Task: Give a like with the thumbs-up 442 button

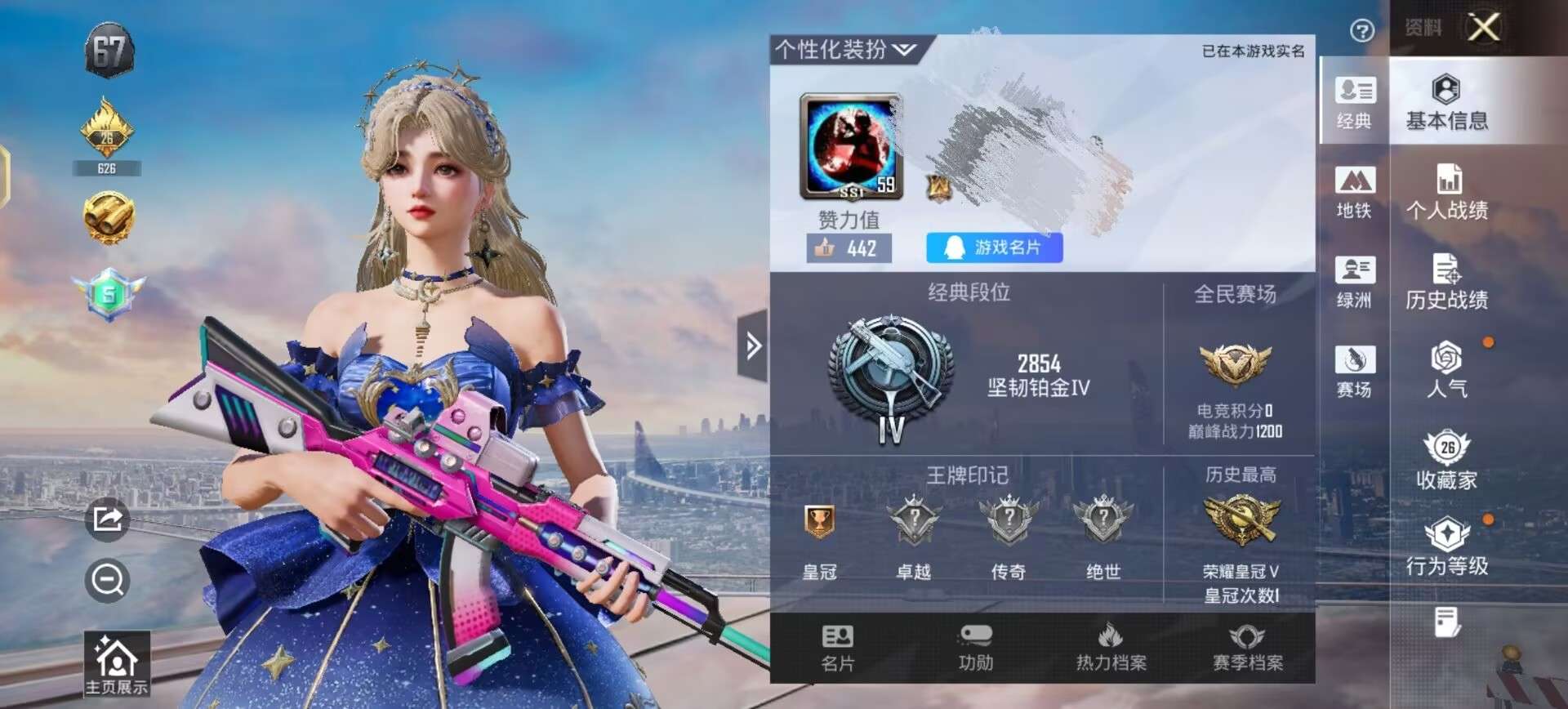Action: point(849,248)
